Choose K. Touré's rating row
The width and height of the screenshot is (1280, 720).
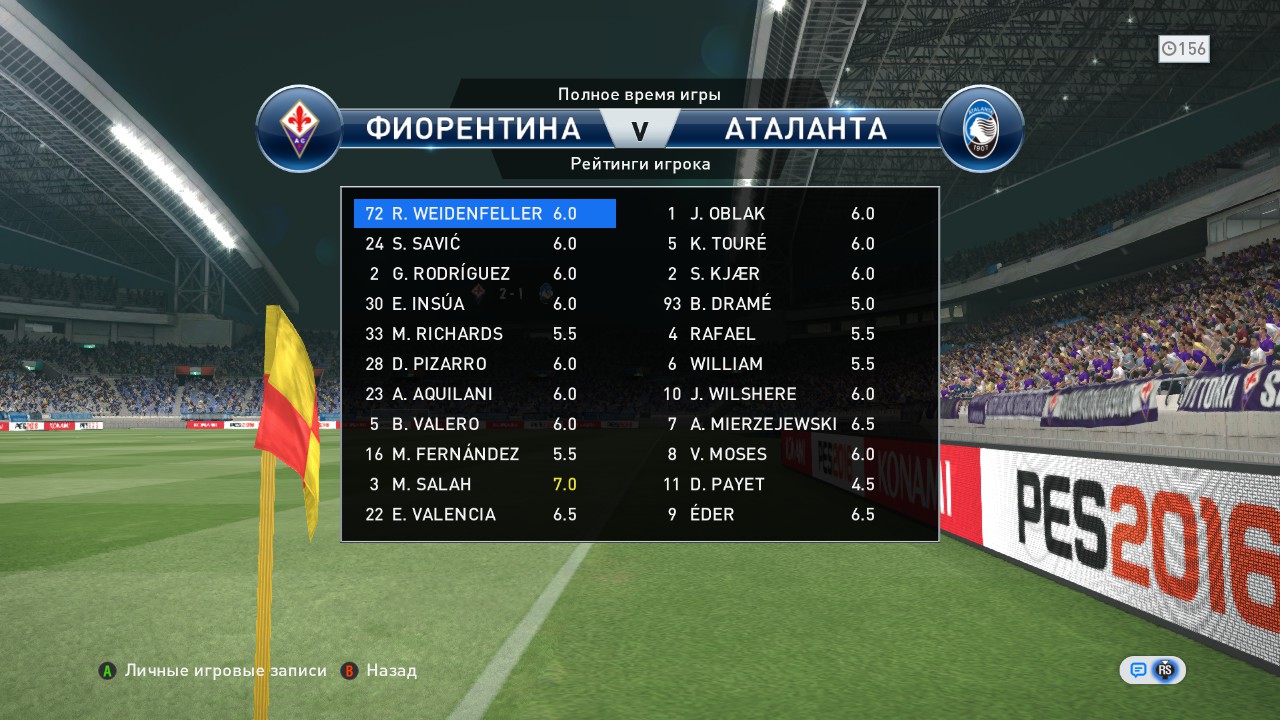pos(770,244)
